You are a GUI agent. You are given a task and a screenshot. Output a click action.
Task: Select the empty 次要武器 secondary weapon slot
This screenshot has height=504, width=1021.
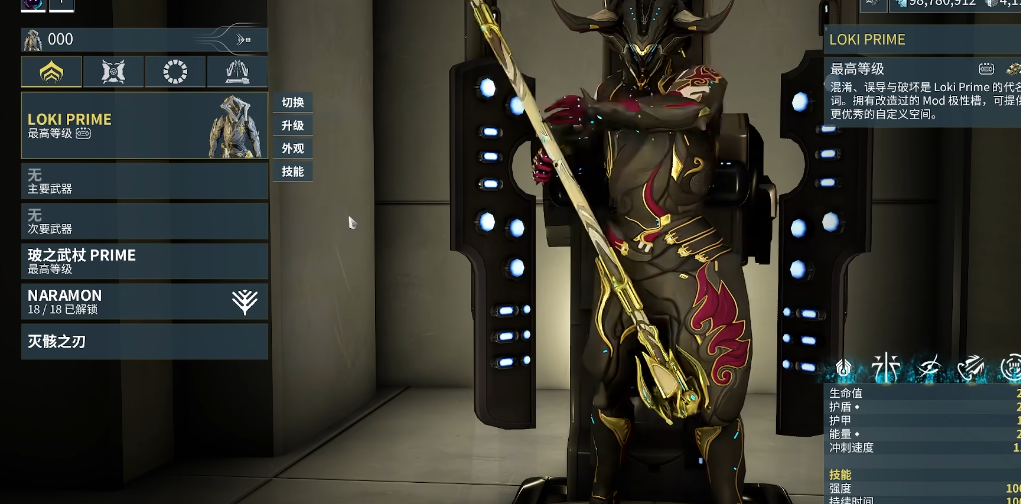(x=144, y=221)
